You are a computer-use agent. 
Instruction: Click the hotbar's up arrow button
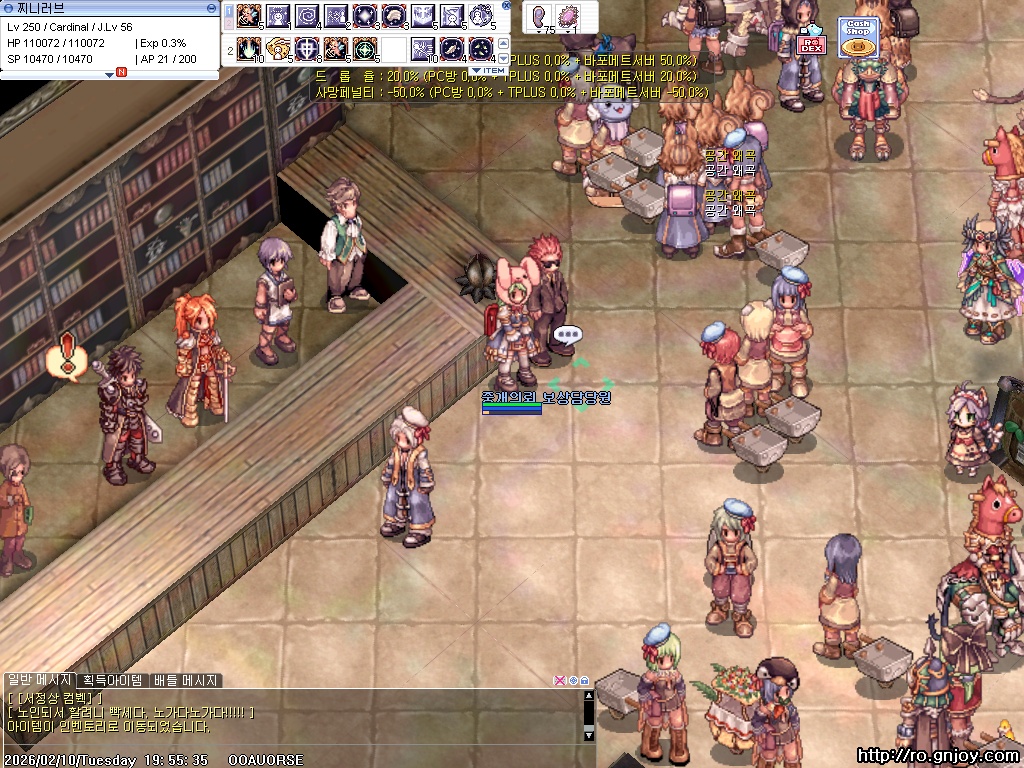(503, 43)
